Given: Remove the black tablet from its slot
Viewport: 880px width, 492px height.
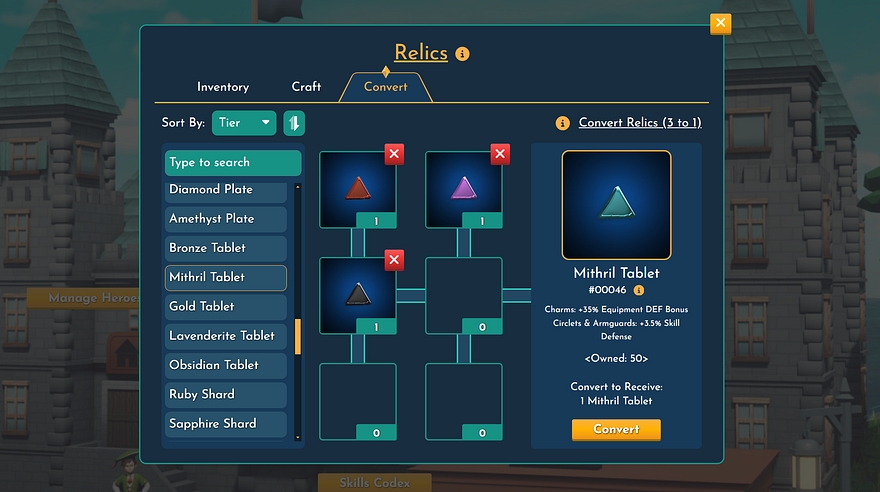Looking at the screenshot, I should [394, 260].
